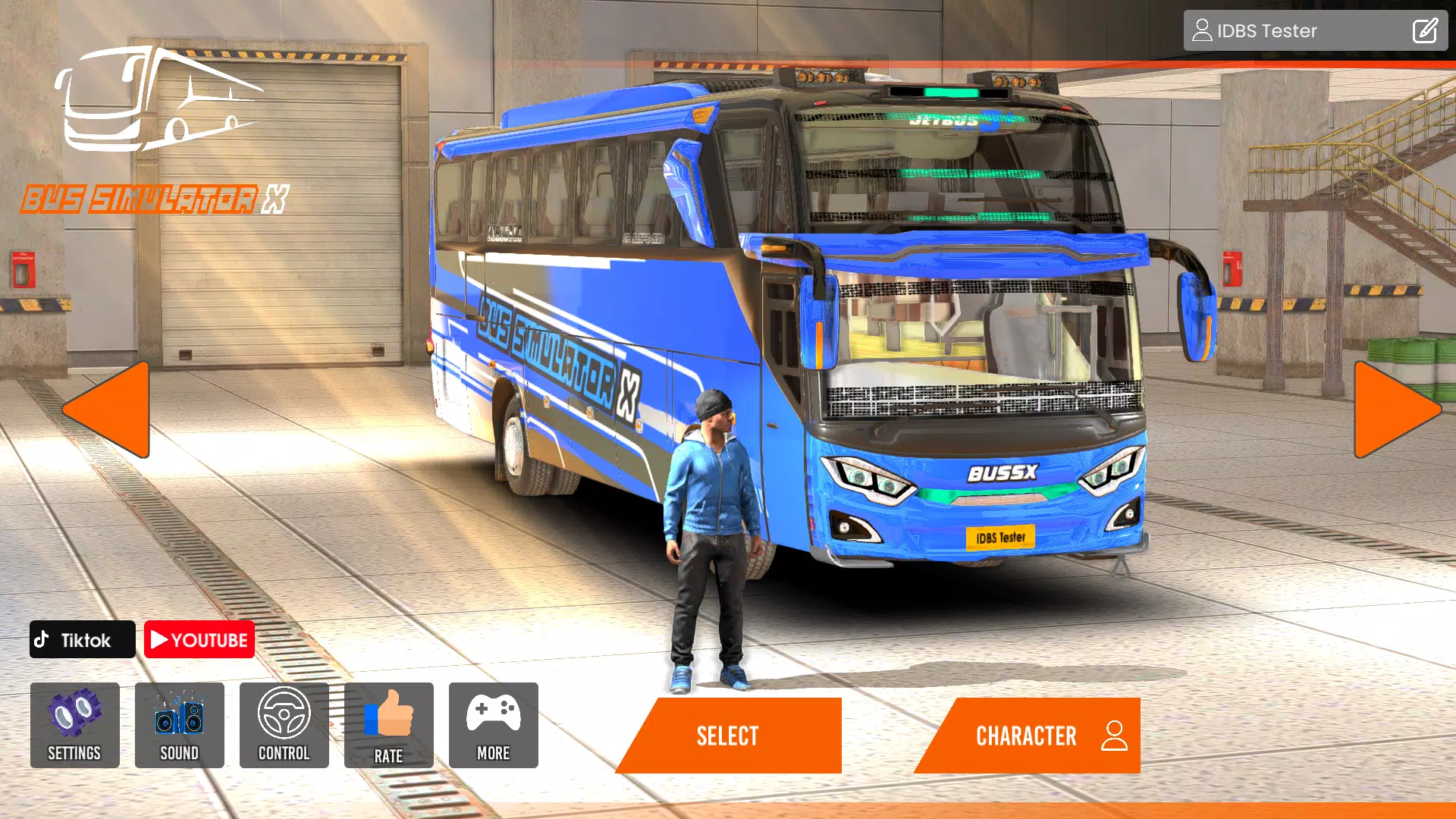This screenshot has width=1456, height=819.
Task: Click the Tiktok music note icon
Action: click(43, 639)
